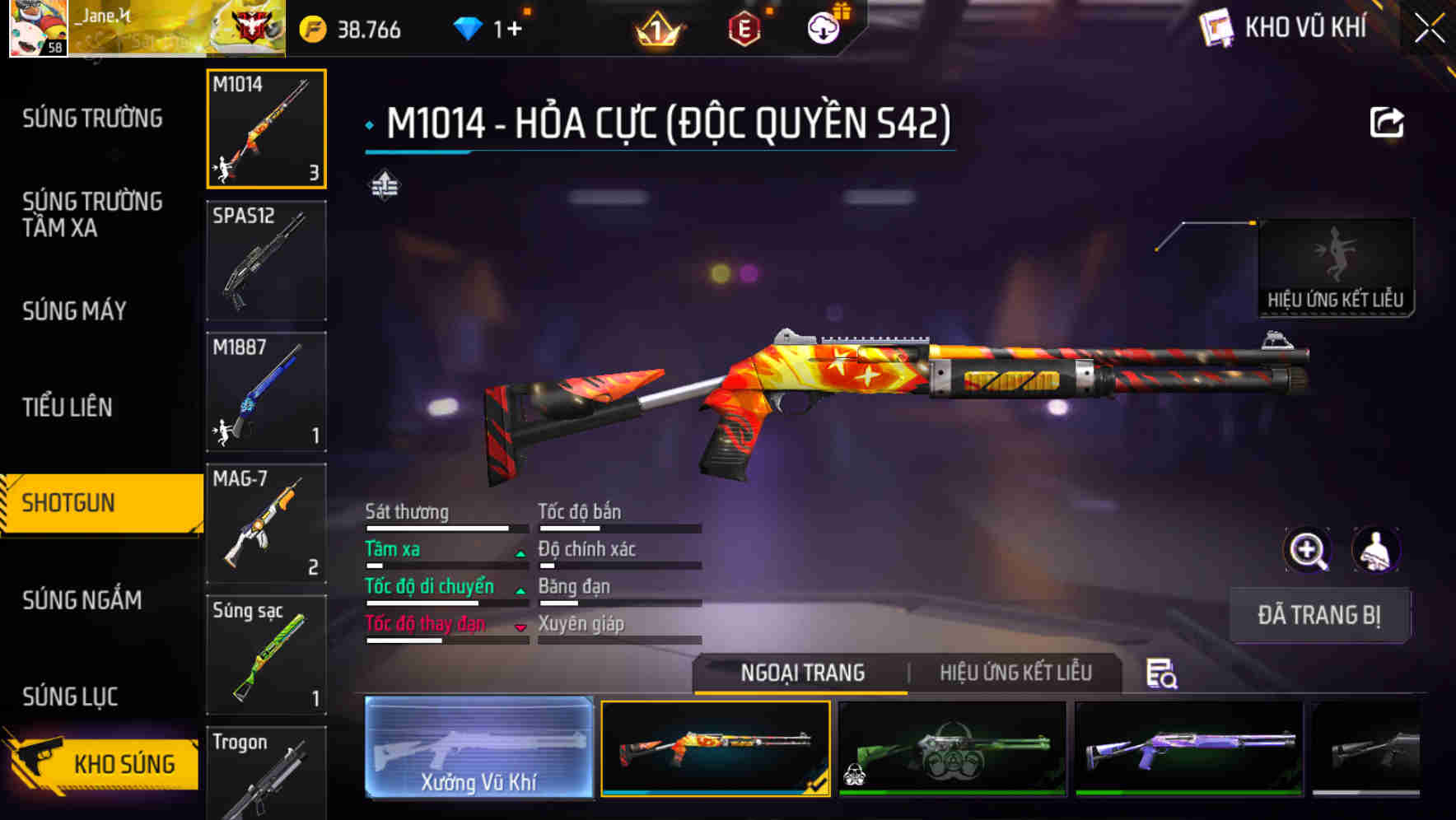Viewport: 1456px width, 820px height.
Task: Open the share icon beside the weapon name
Action: tap(1387, 122)
